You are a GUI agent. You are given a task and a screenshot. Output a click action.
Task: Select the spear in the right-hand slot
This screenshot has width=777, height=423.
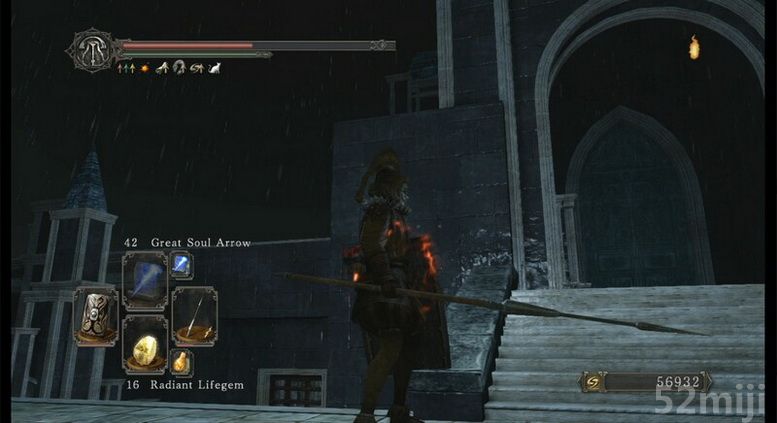coord(194,316)
